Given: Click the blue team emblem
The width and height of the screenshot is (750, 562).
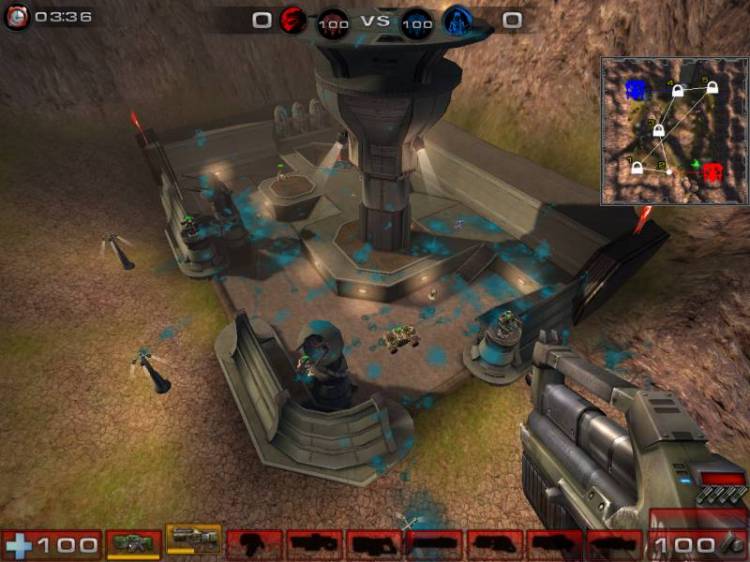Looking at the screenshot, I should pyautogui.click(x=457, y=20).
